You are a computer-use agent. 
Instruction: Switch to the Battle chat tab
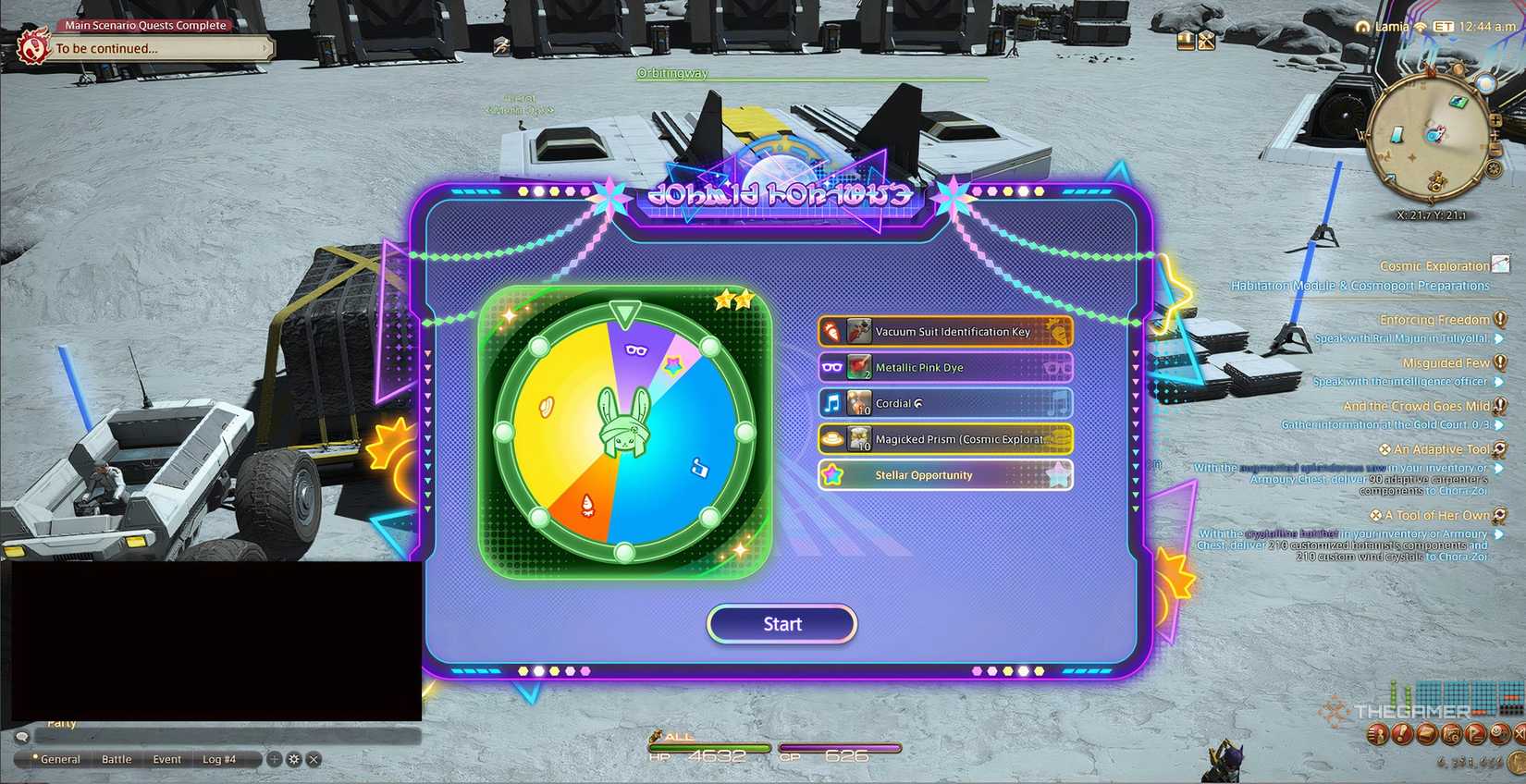(117, 758)
